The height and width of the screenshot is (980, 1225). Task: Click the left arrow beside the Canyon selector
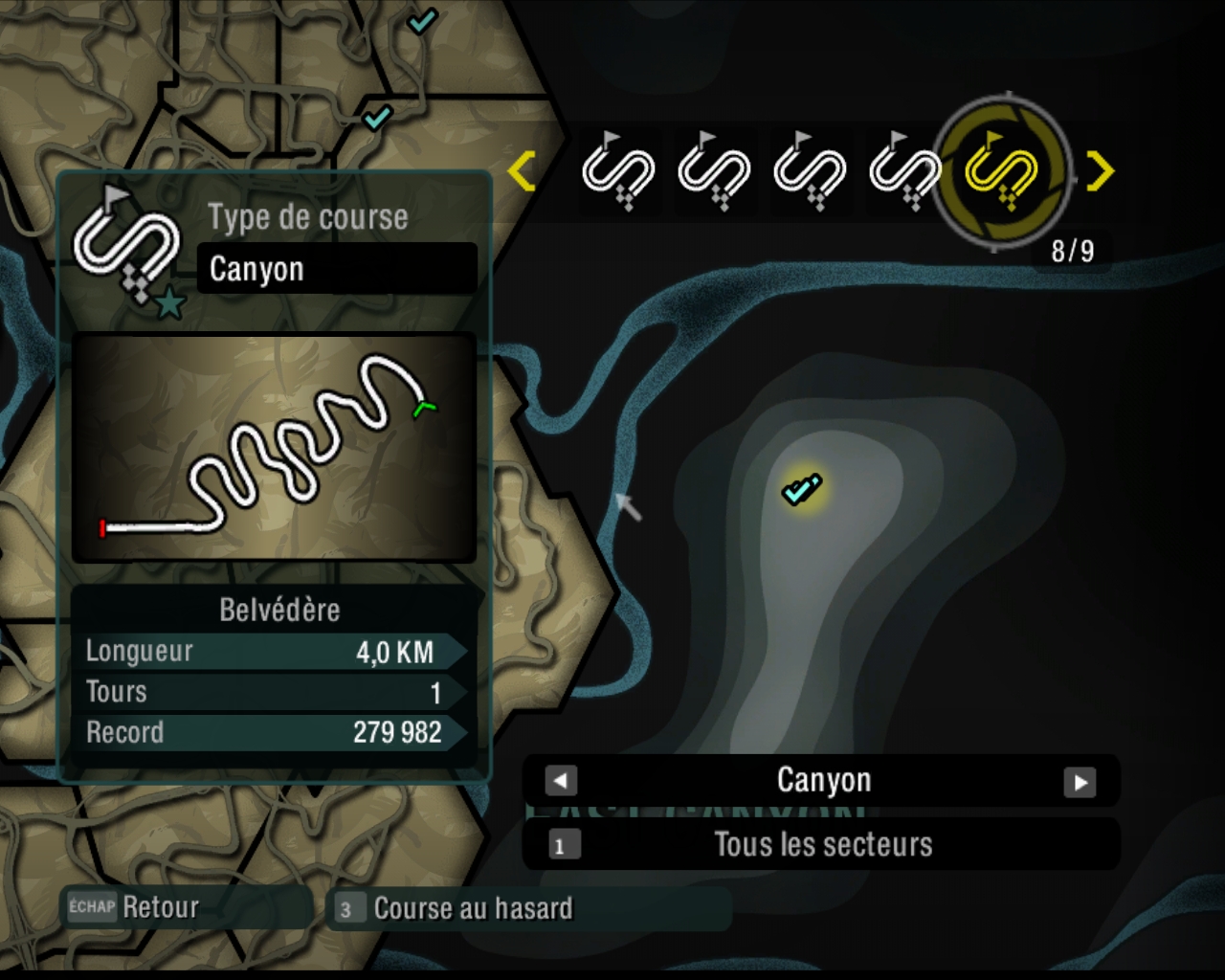tap(561, 781)
